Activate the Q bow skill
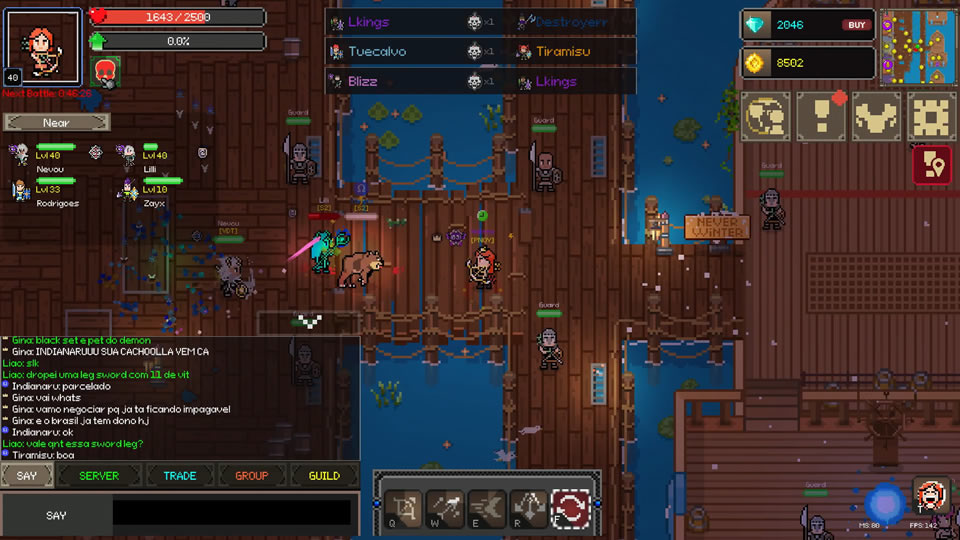Screen dimensions: 960x540 point(403,508)
